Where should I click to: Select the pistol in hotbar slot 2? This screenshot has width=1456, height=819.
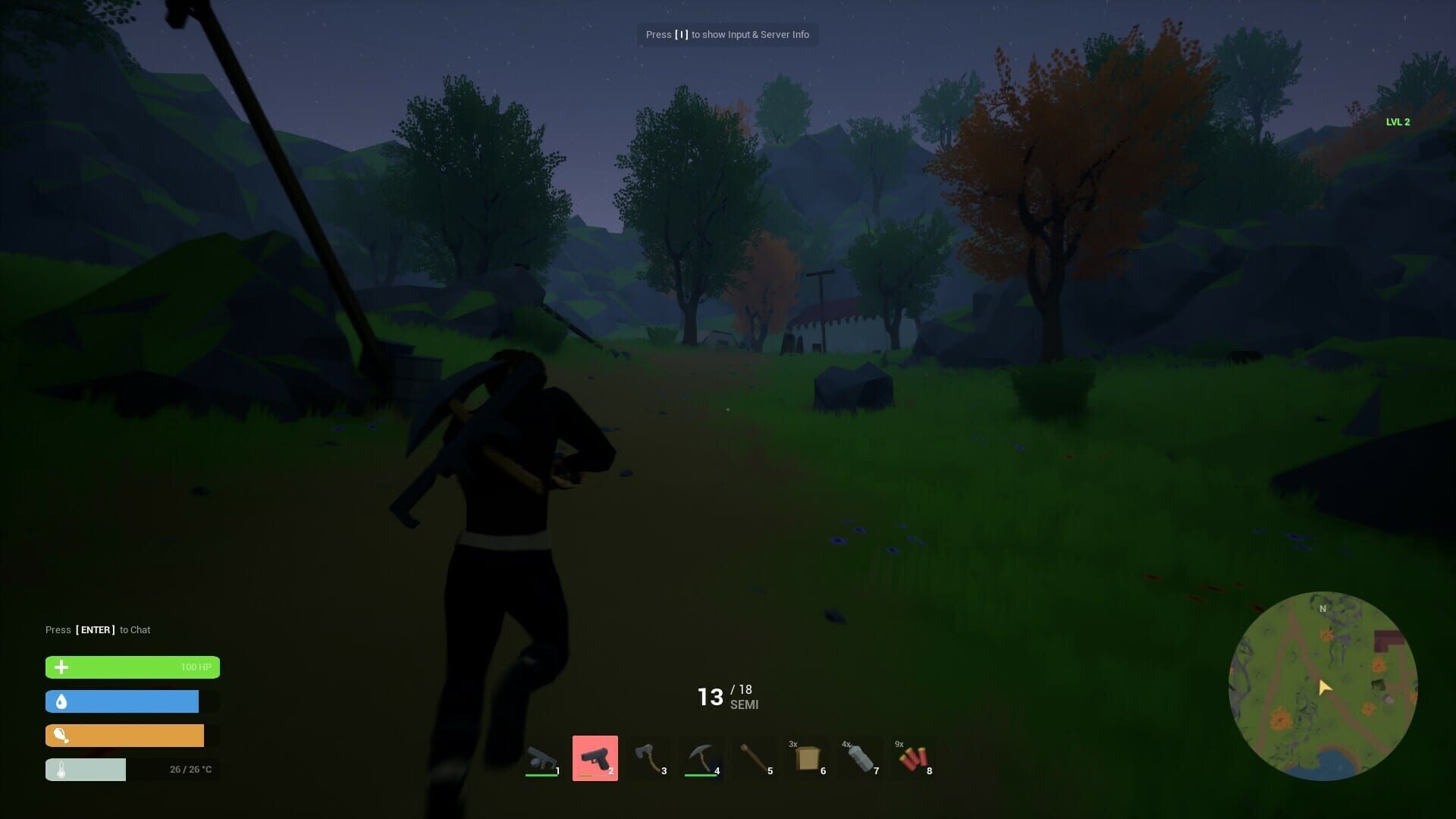[x=595, y=758]
